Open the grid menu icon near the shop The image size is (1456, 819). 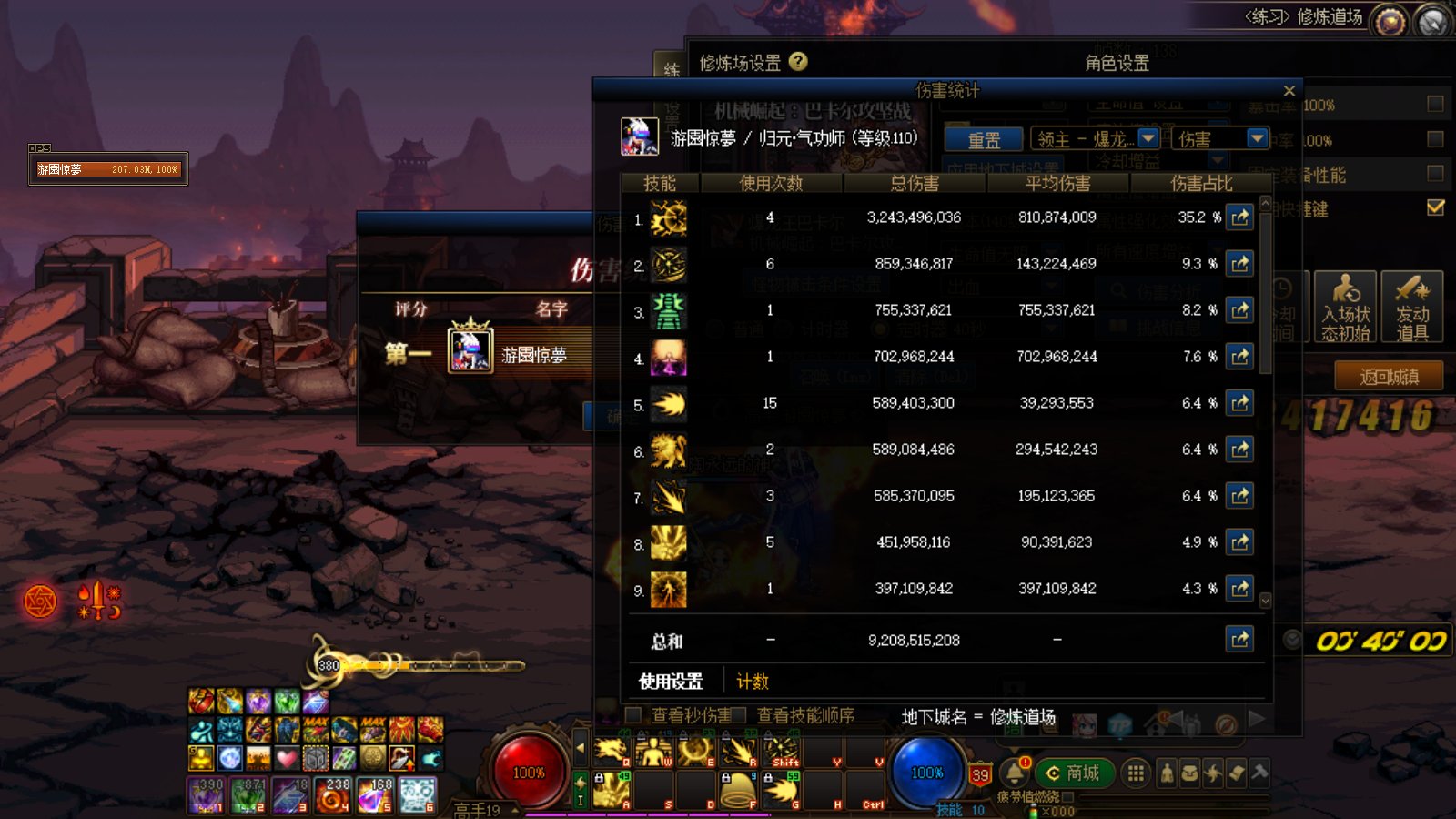1136,773
